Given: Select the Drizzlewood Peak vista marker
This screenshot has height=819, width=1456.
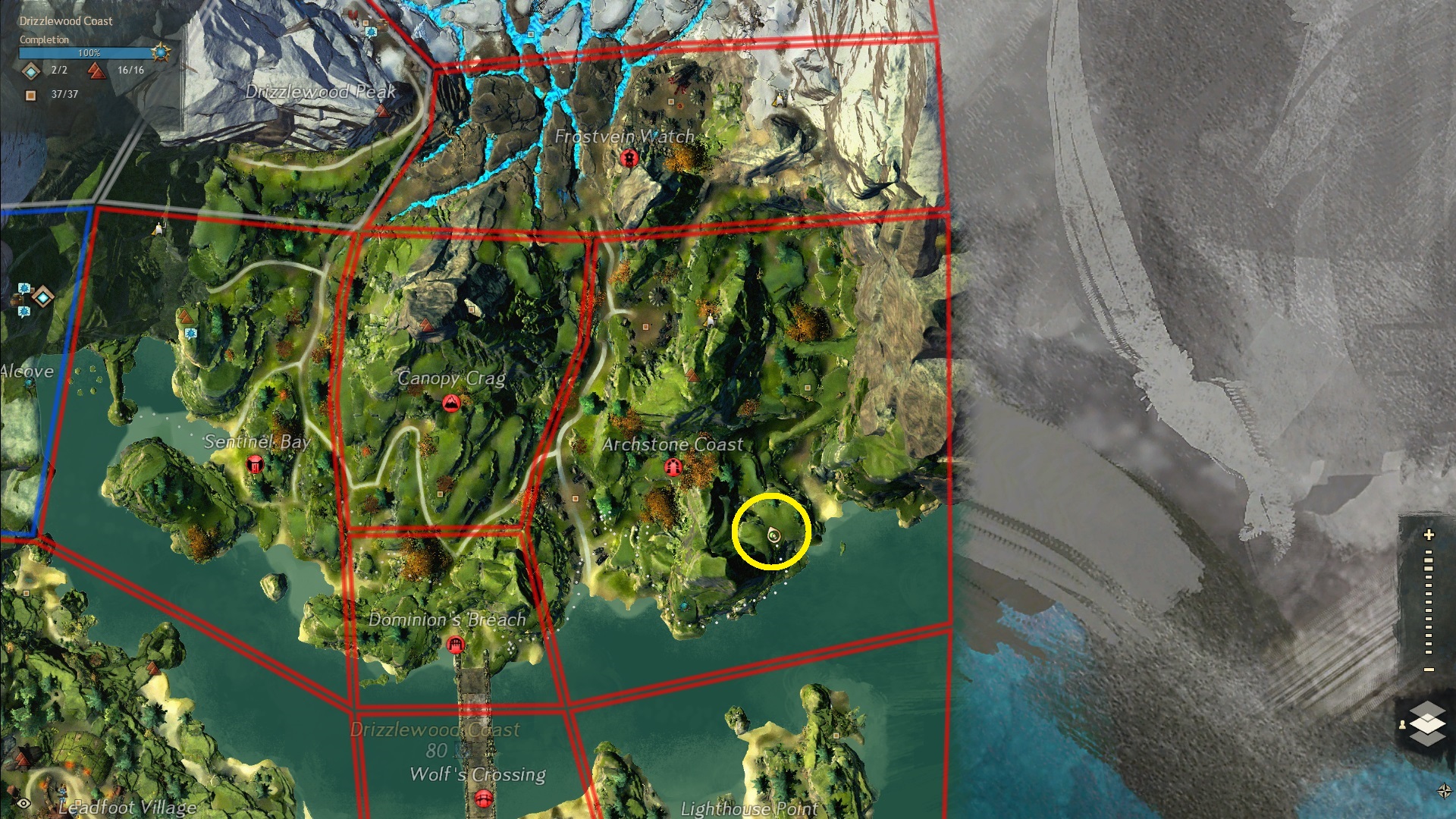Looking at the screenshot, I should pos(383,111).
